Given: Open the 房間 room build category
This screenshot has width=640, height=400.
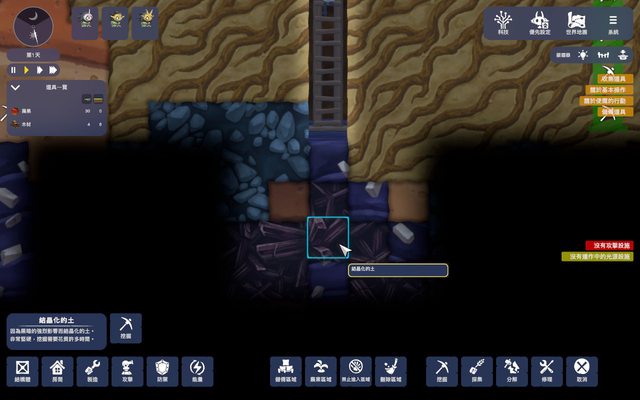Looking at the screenshot, I should pyautogui.click(x=57, y=371).
